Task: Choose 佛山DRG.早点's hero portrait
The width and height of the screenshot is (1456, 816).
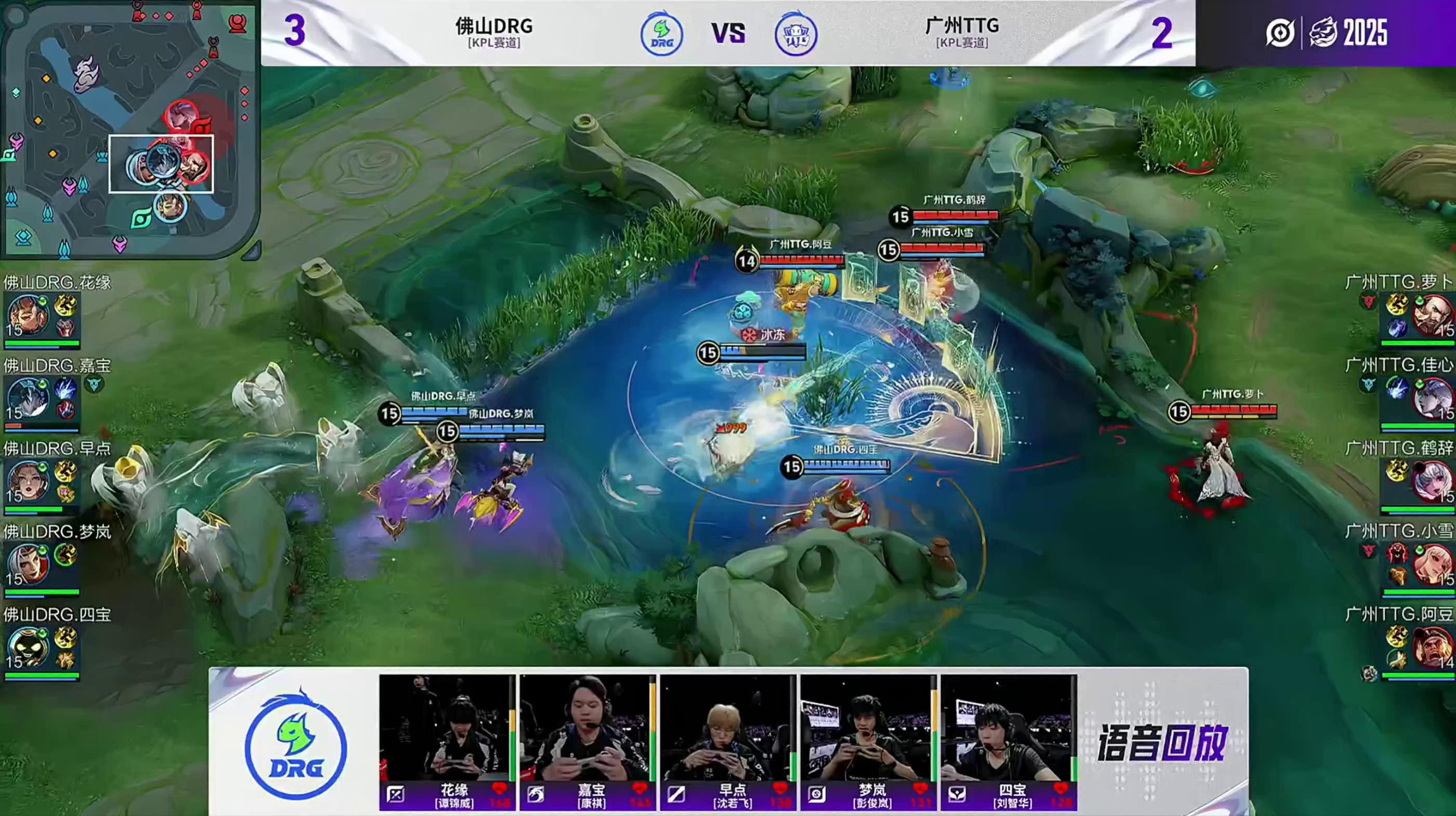Action: (x=27, y=481)
